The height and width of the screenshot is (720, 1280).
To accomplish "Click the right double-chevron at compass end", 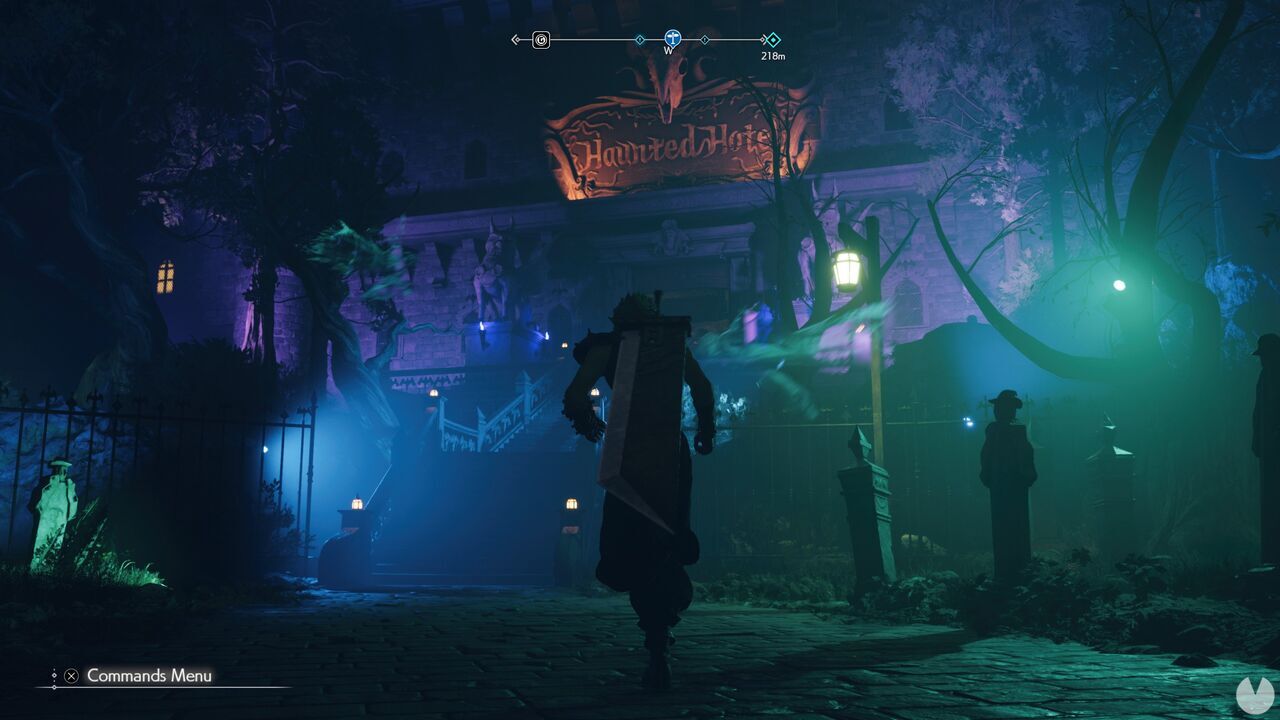I will tap(763, 40).
